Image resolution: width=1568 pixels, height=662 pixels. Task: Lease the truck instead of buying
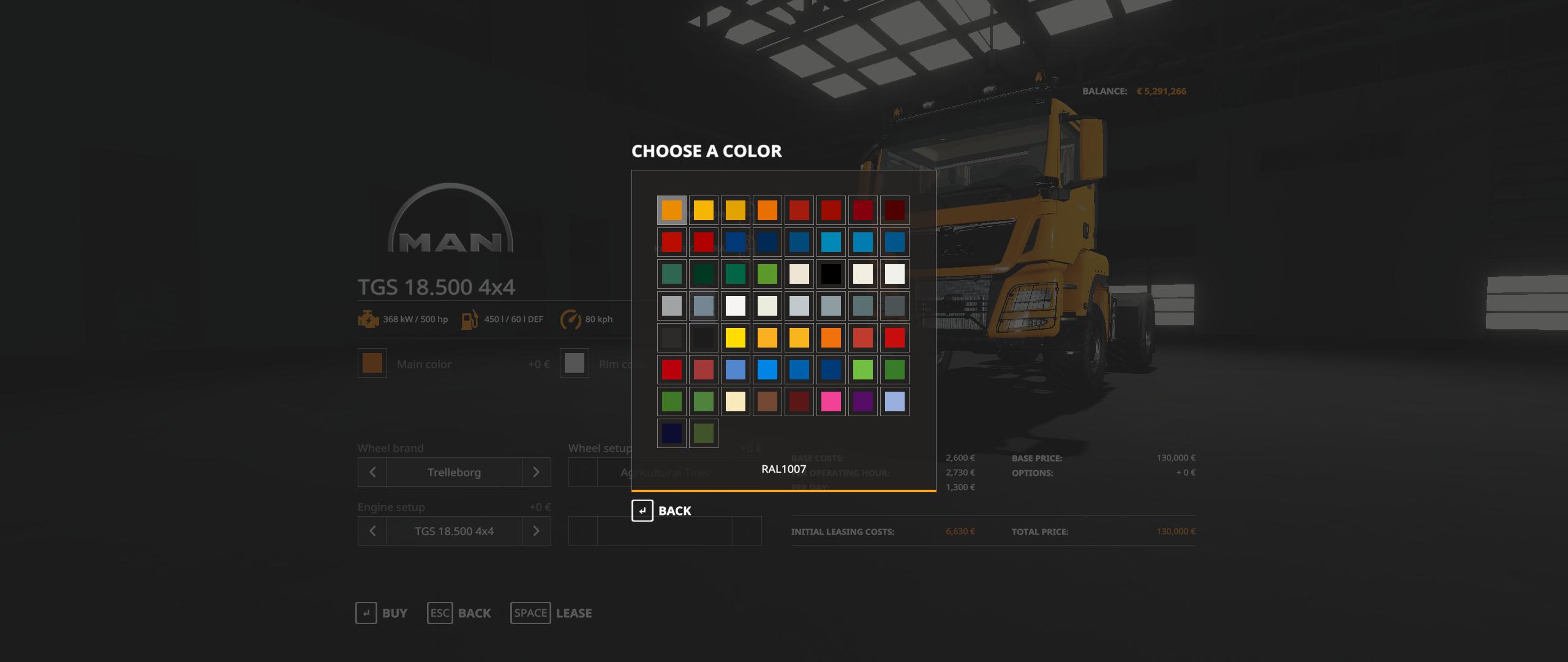coord(551,613)
